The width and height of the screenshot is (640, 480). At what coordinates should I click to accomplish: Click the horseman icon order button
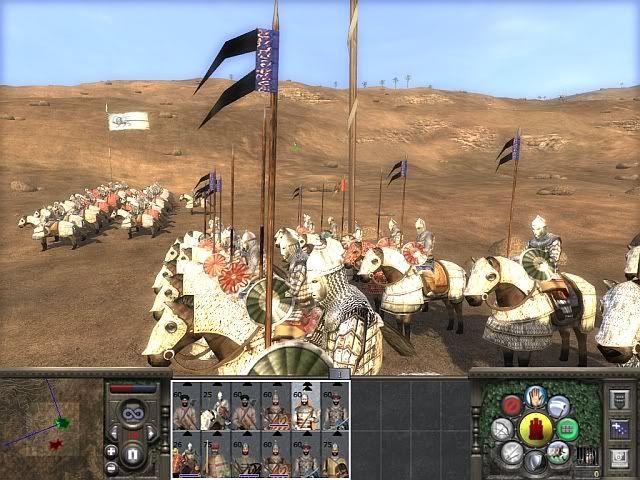tap(560, 453)
